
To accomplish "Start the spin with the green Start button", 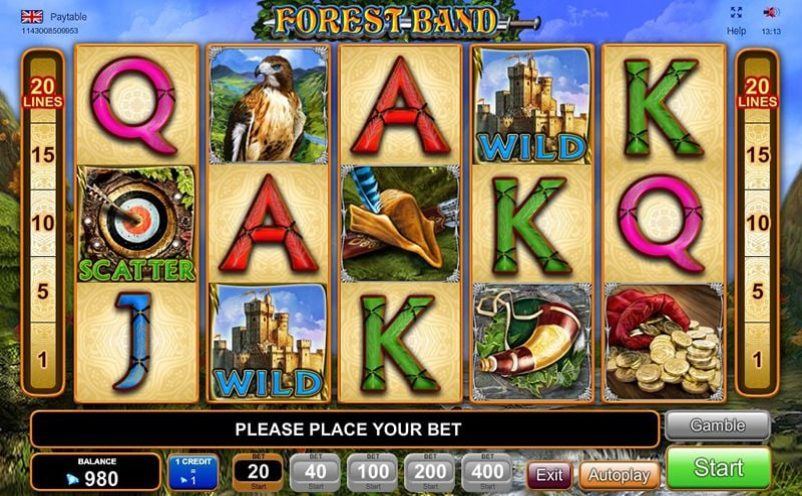I will (718, 468).
